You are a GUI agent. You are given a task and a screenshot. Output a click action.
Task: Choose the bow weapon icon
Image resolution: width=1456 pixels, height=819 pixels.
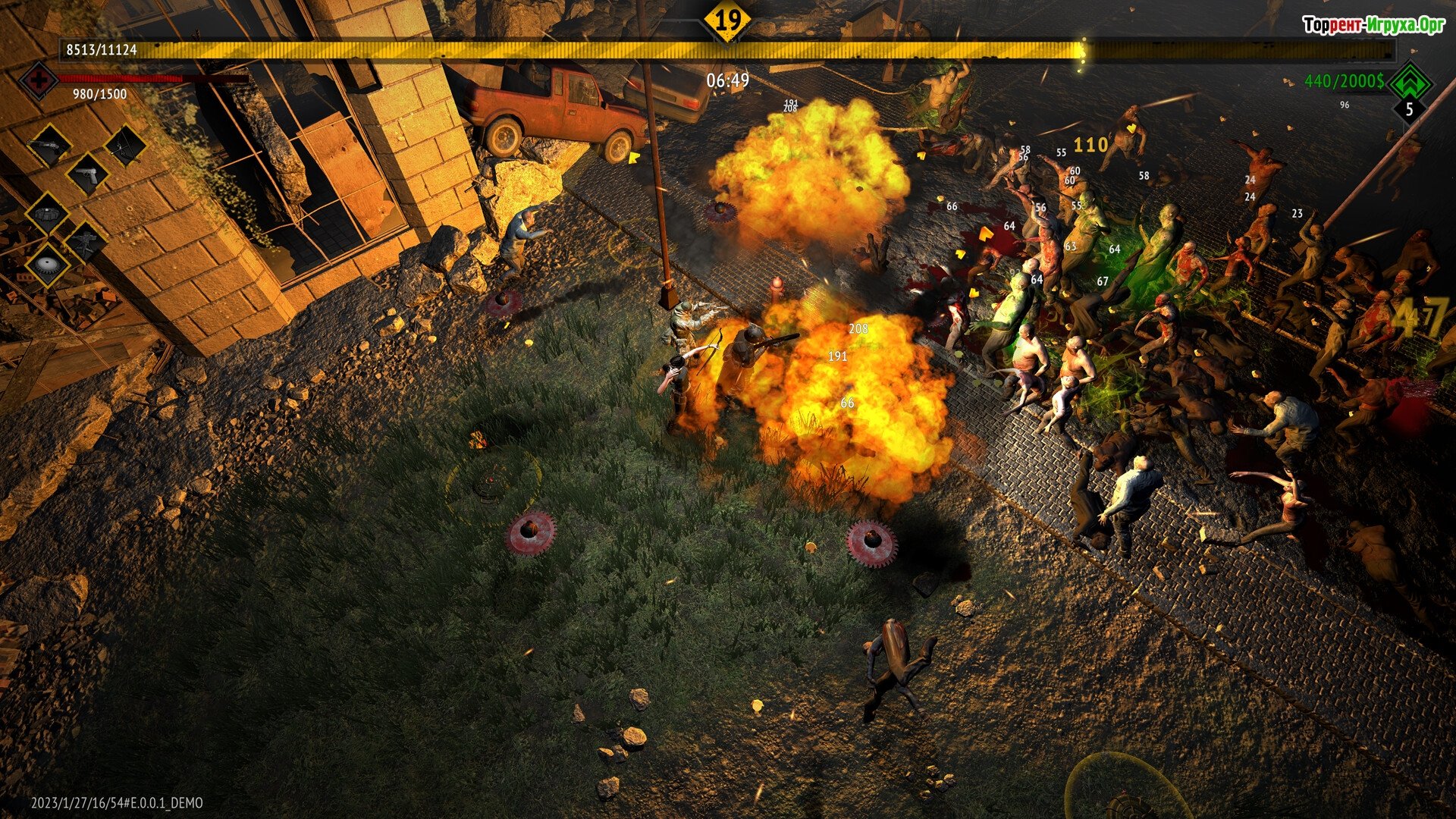125,144
